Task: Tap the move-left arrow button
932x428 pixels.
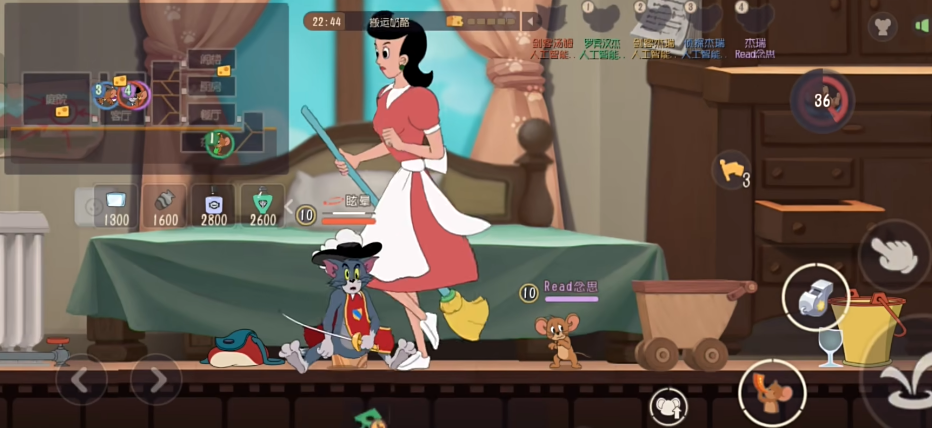Action: pyautogui.click(x=82, y=380)
